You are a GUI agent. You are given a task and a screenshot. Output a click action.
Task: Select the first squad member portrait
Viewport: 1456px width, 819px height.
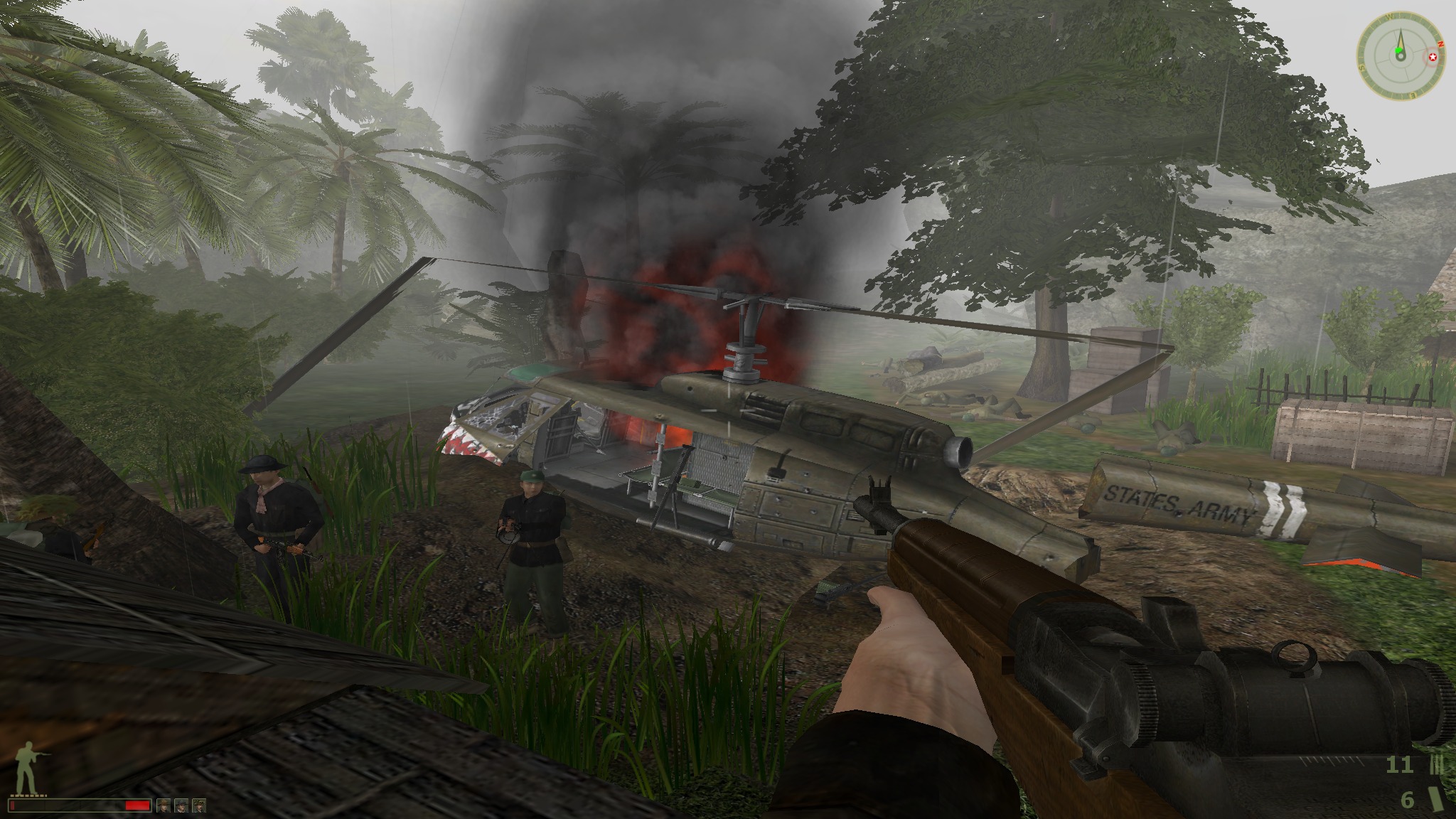(x=164, y=805)
